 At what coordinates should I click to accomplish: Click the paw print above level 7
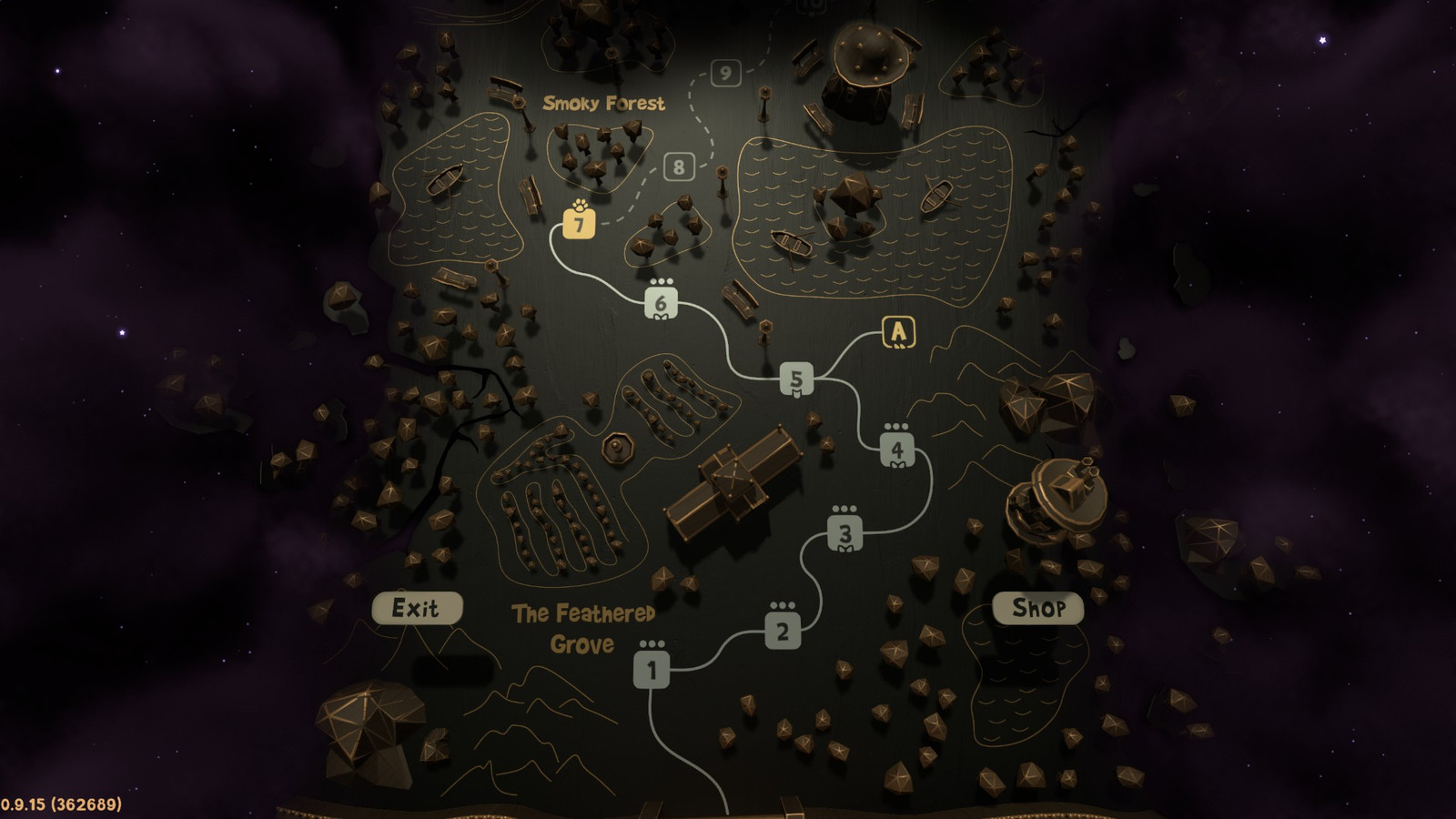pos(580,205)
